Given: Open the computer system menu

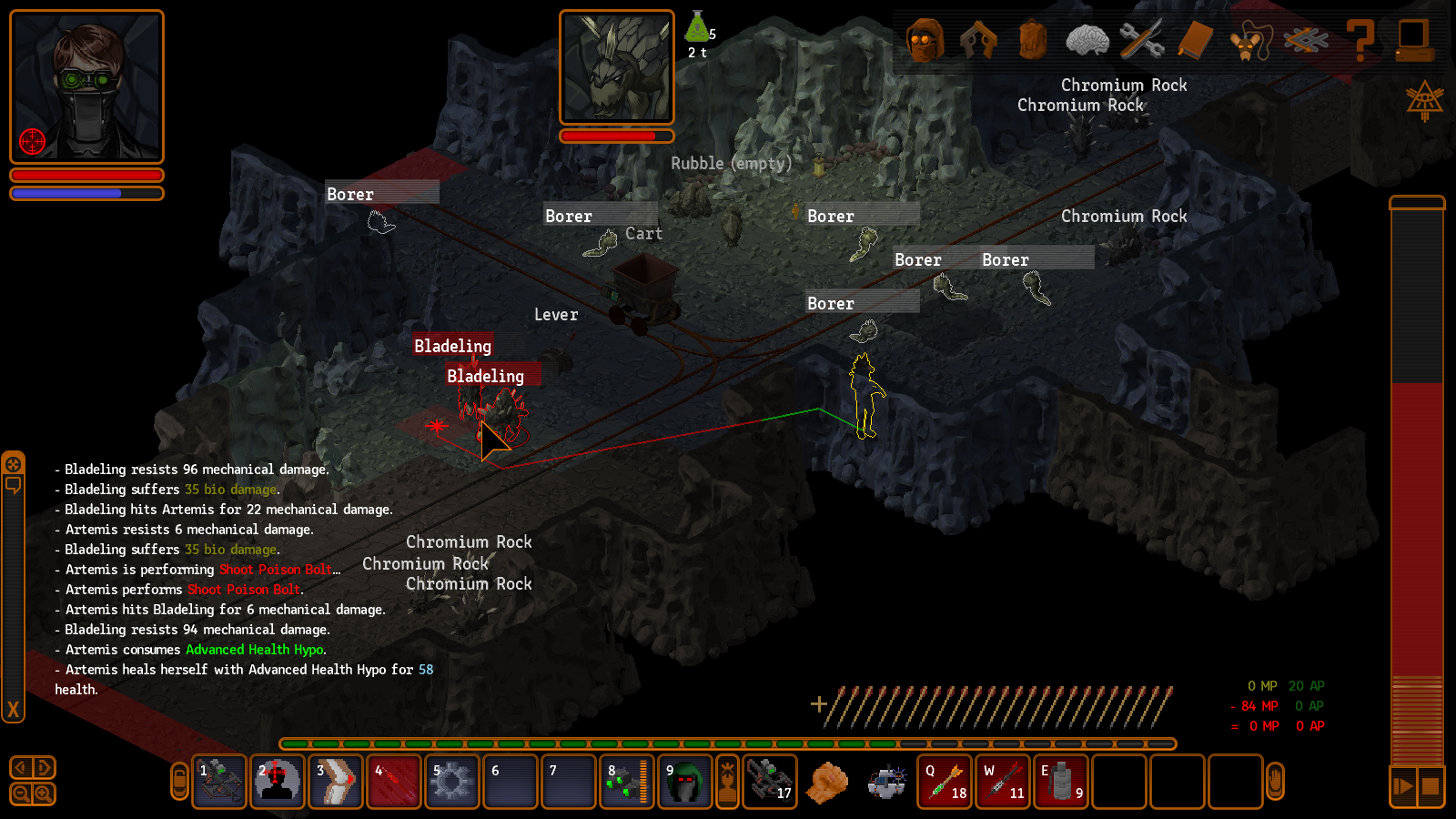Looking at the screenshot, I should pos(1413,41).
